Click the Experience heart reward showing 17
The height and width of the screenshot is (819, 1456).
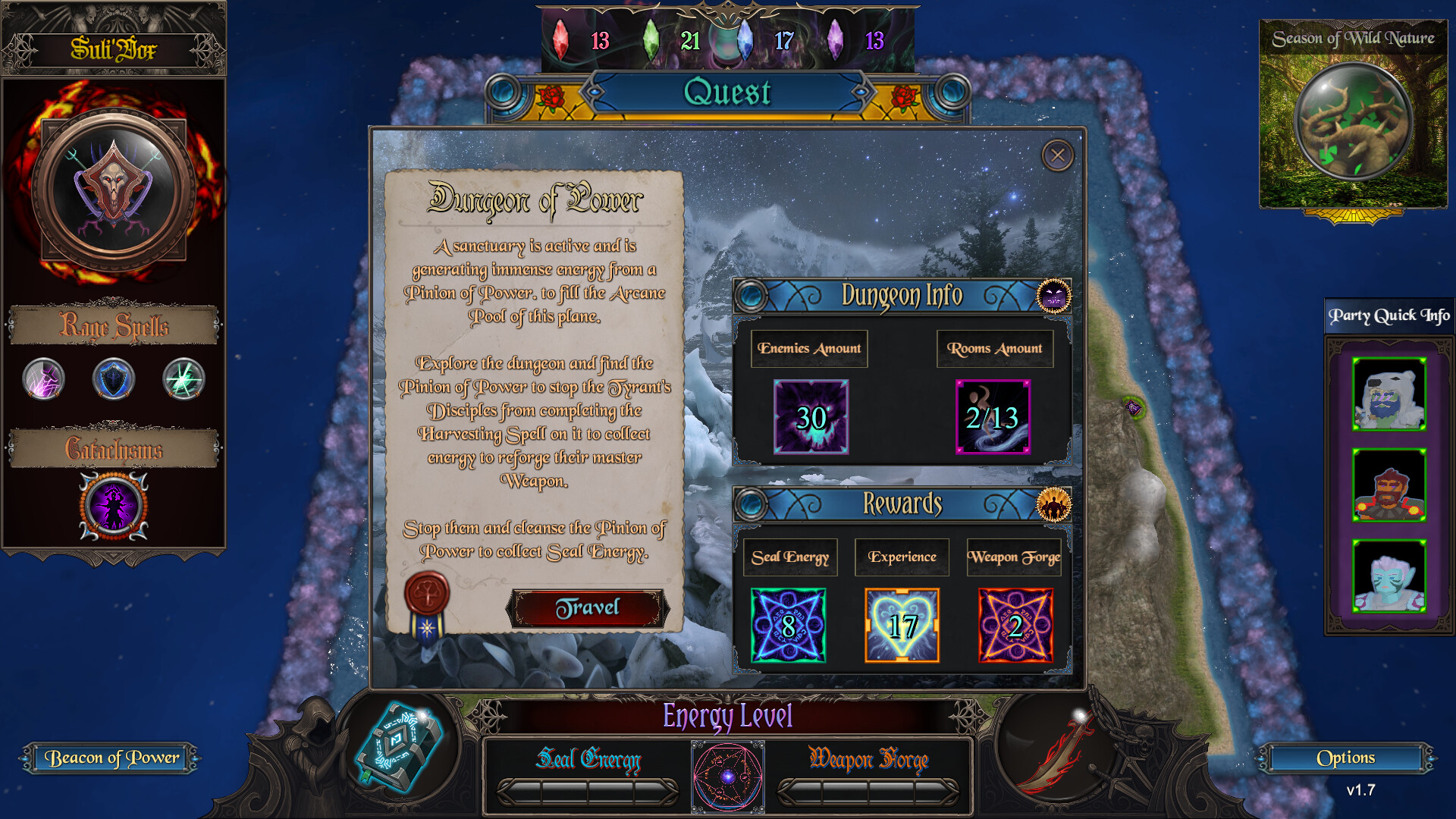(x=901, y=626)
